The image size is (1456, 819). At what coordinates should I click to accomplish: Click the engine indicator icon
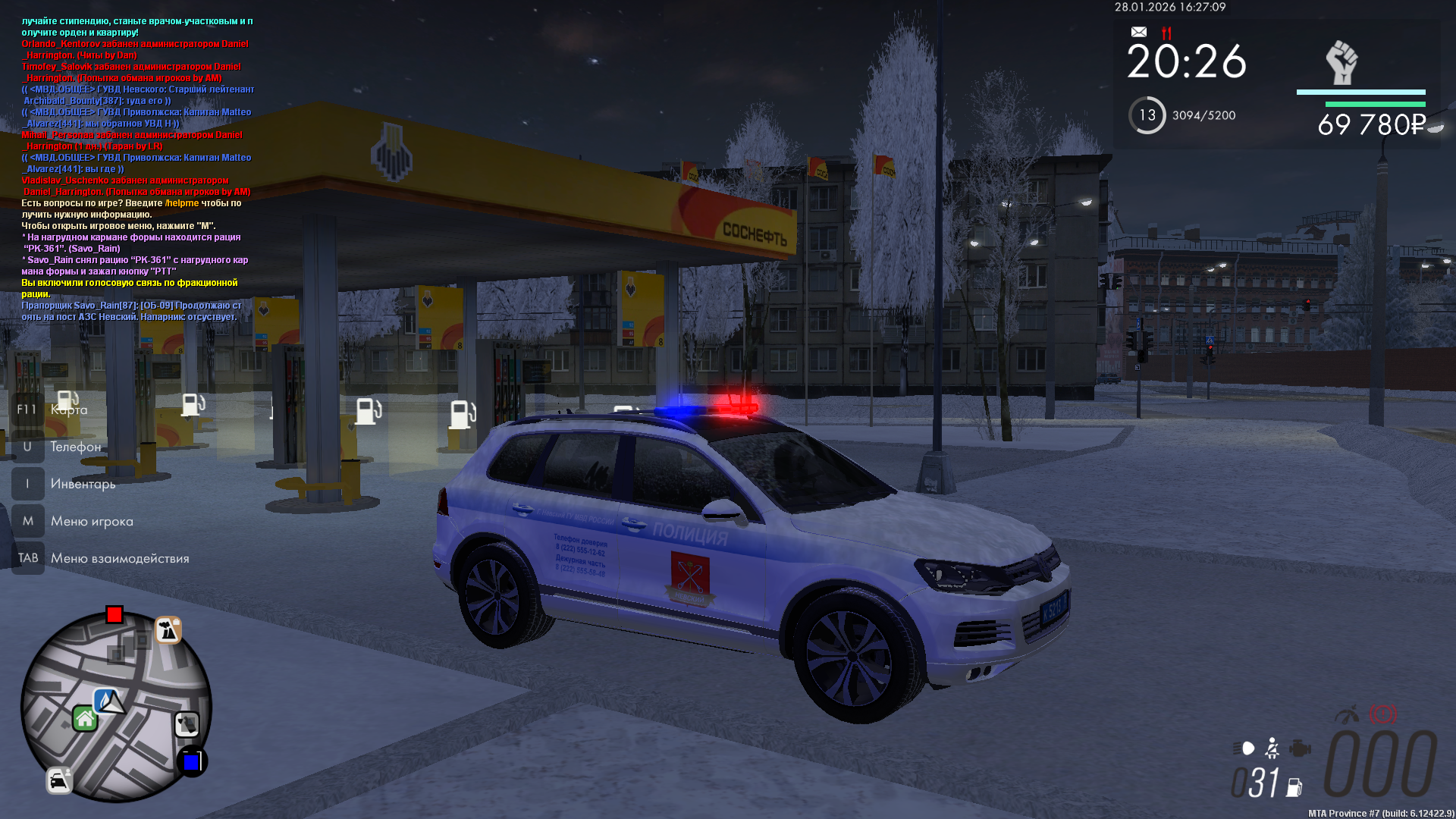click(1300, 748)
